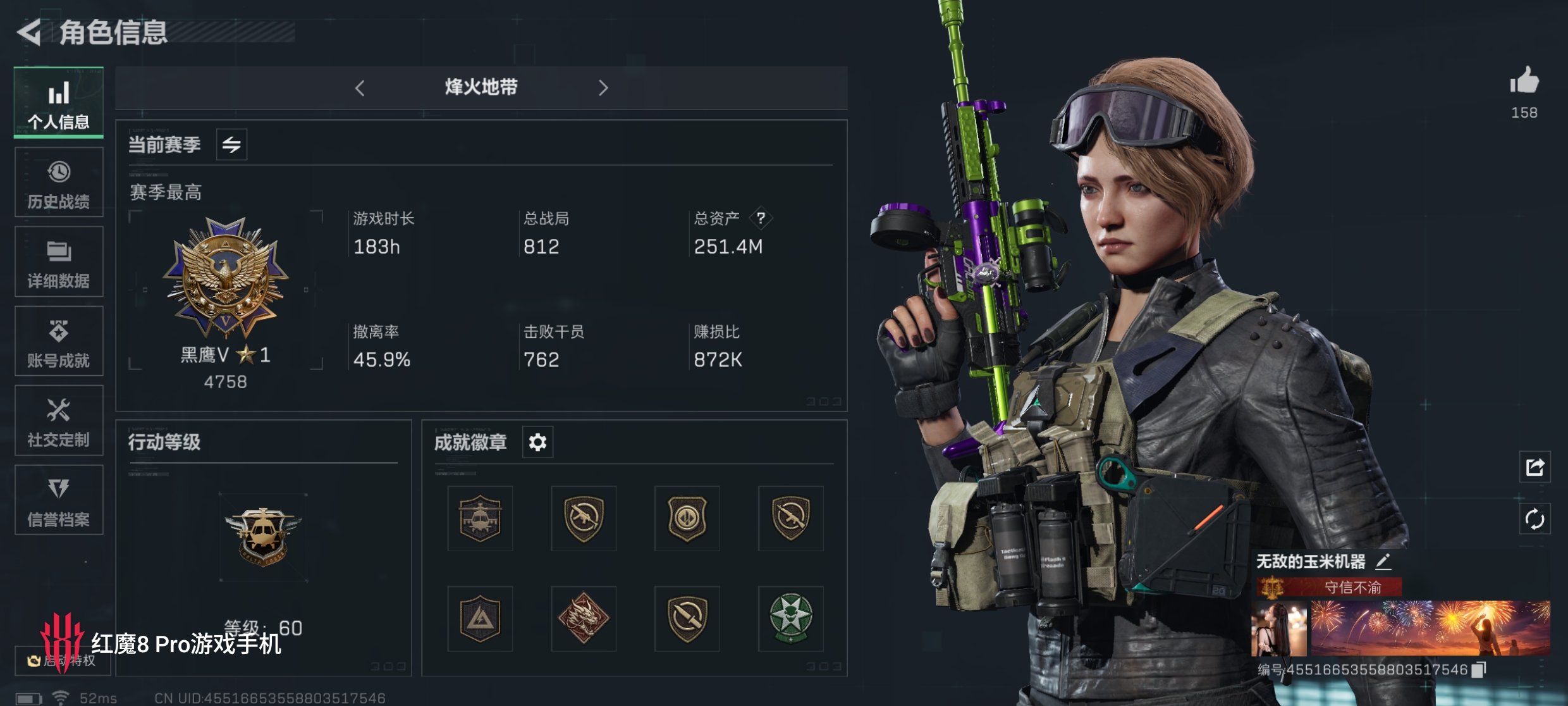Image resolution: width=1568 pixels, height=706 pixels.
Task: Click the 总资产 question mark help icon
Action: coord(761,218)
